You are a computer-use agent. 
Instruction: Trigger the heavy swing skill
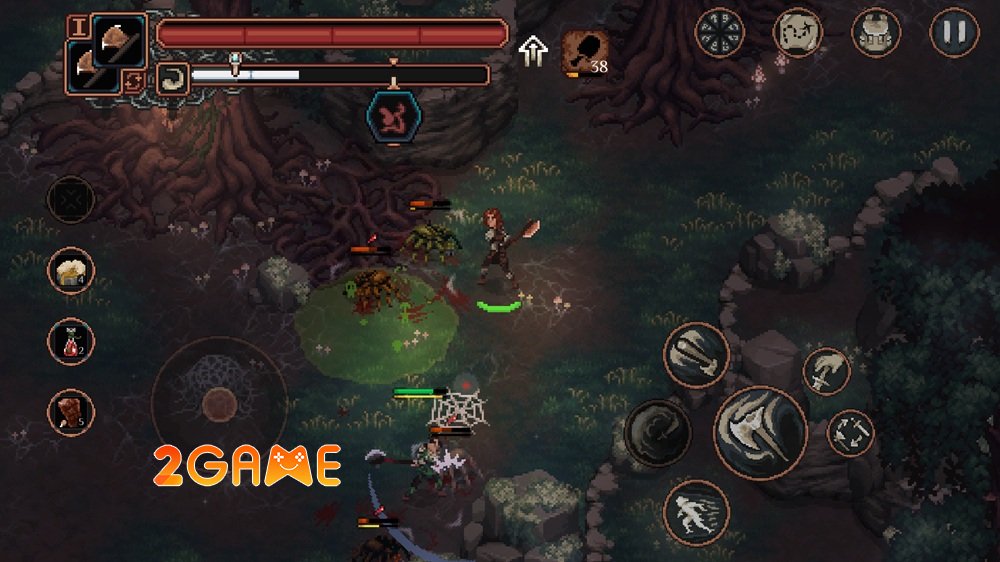coord(696,355)
